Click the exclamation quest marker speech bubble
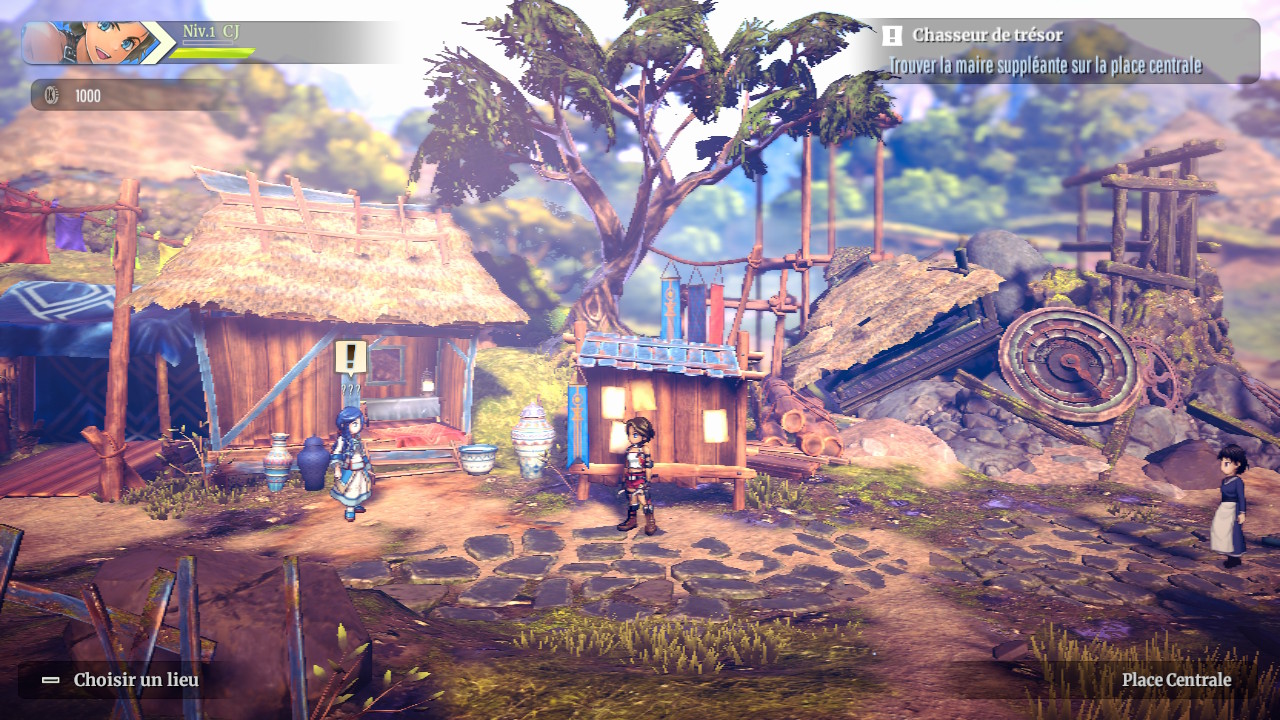The width and height of the screenshot is (1280, 720). [x=350, y=357]
